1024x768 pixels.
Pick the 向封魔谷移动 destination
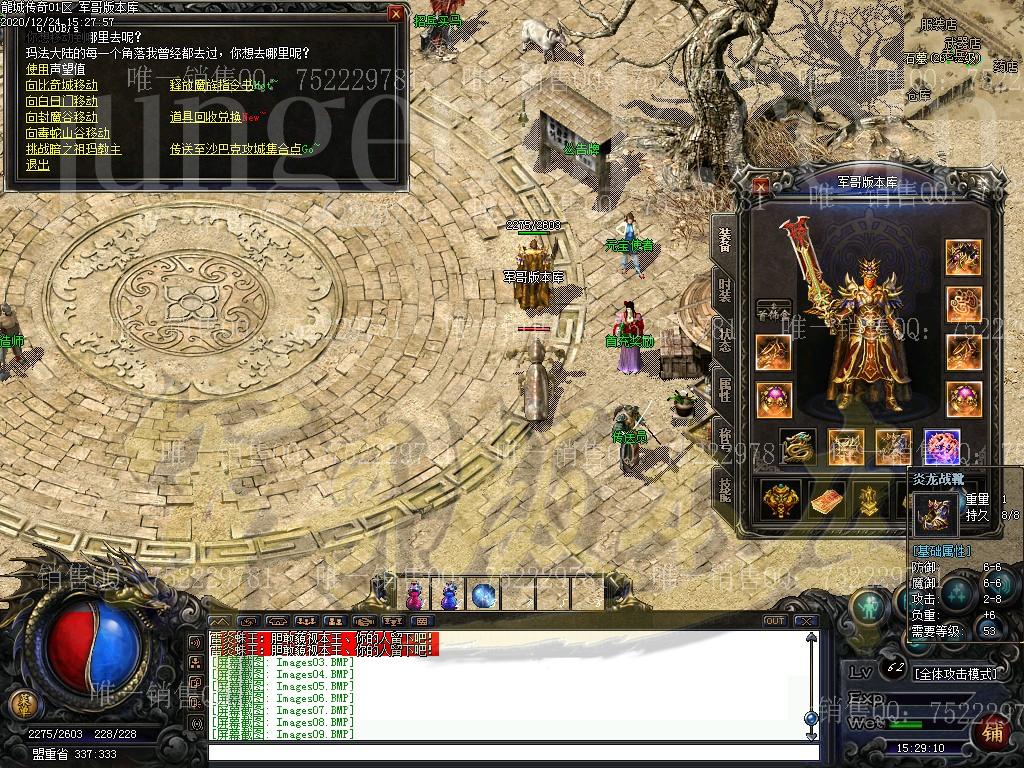(62, 117)
